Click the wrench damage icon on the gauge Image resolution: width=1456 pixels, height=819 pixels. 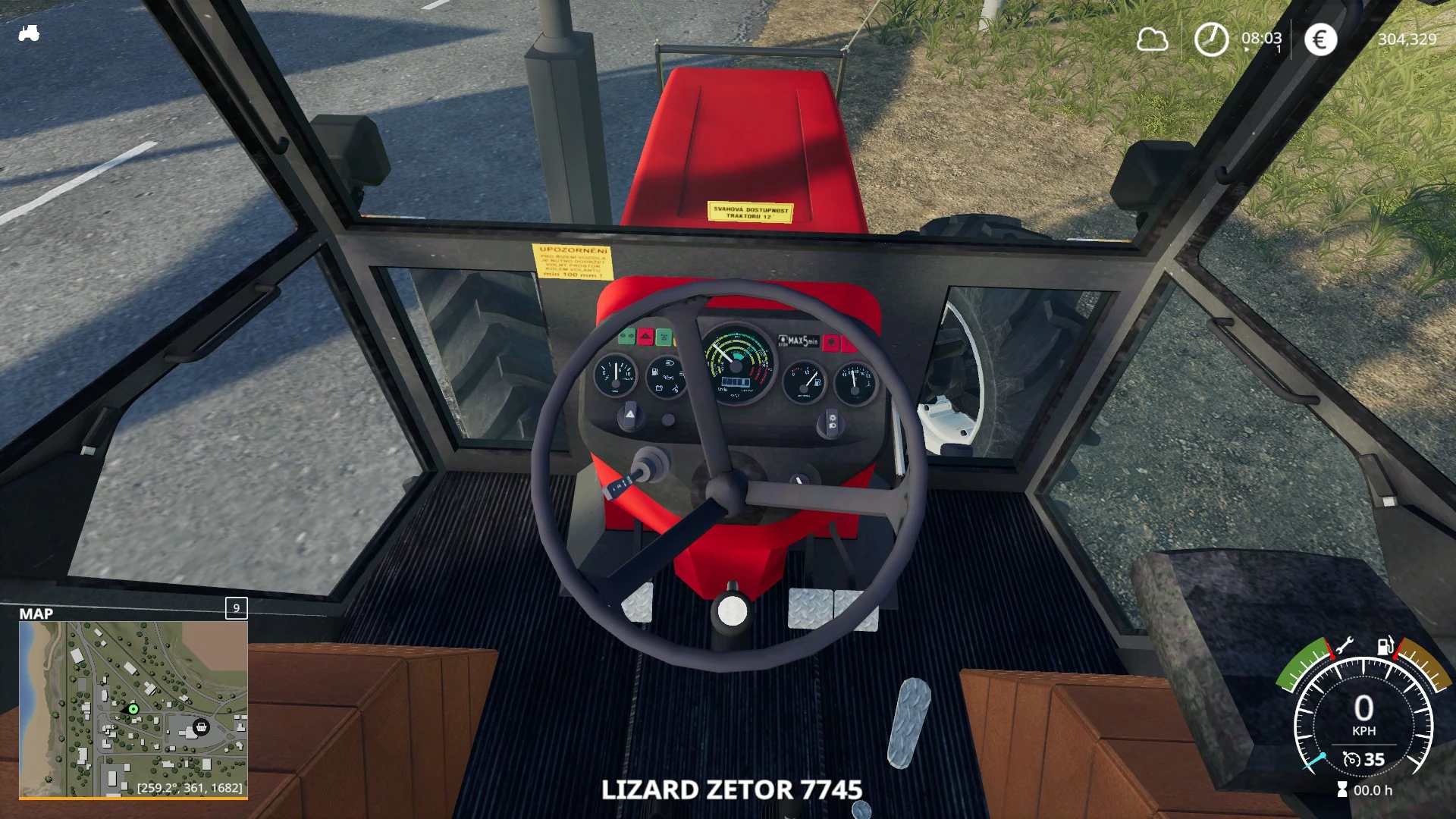click(x=1344, y=646)
